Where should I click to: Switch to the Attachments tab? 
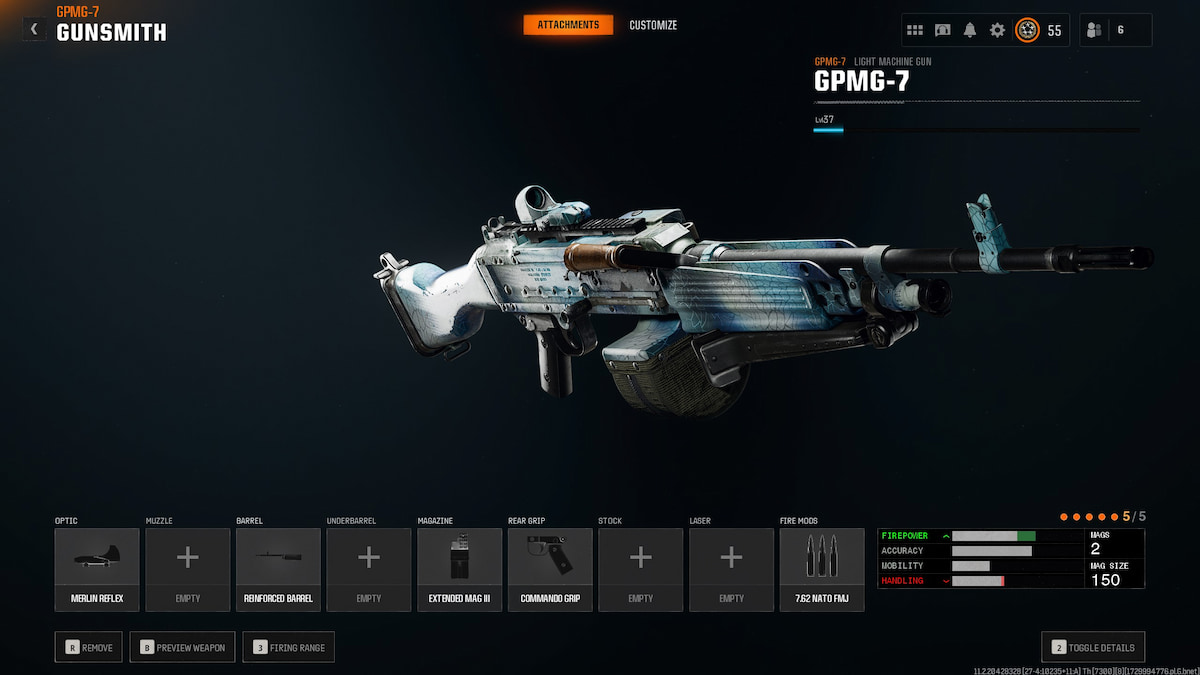click(568, 25)
